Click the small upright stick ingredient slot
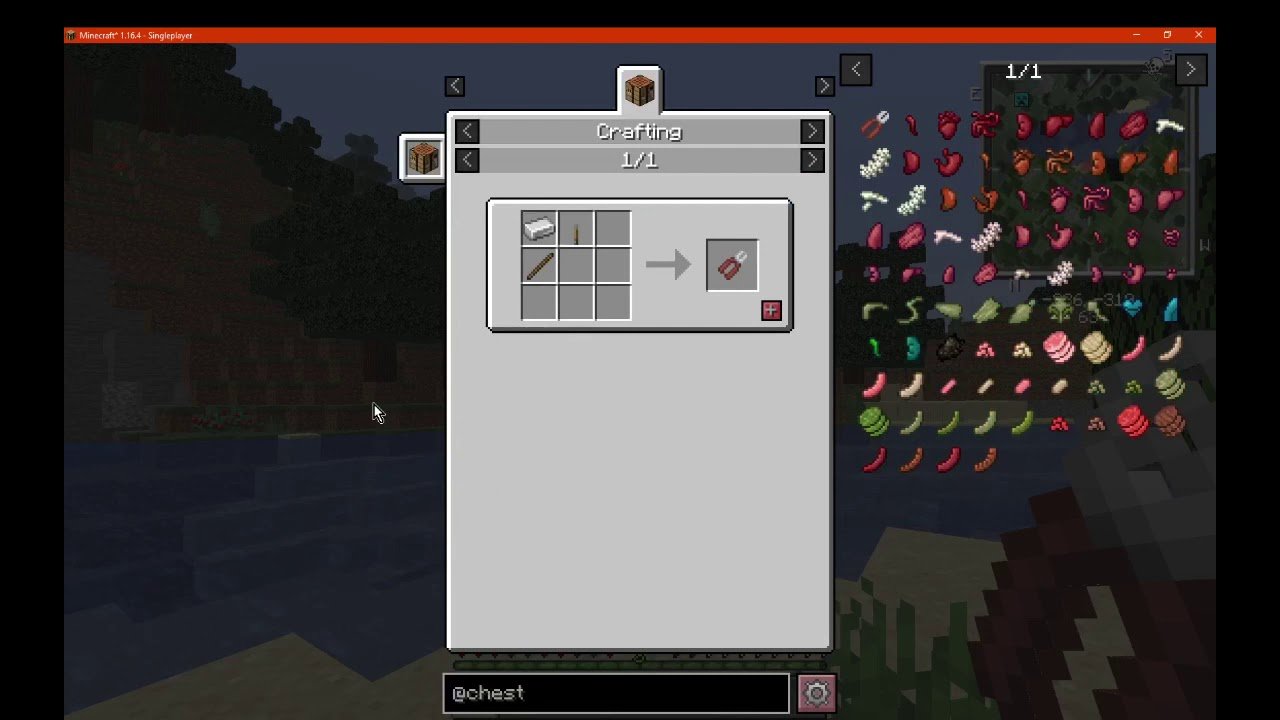 click(576, 229)
